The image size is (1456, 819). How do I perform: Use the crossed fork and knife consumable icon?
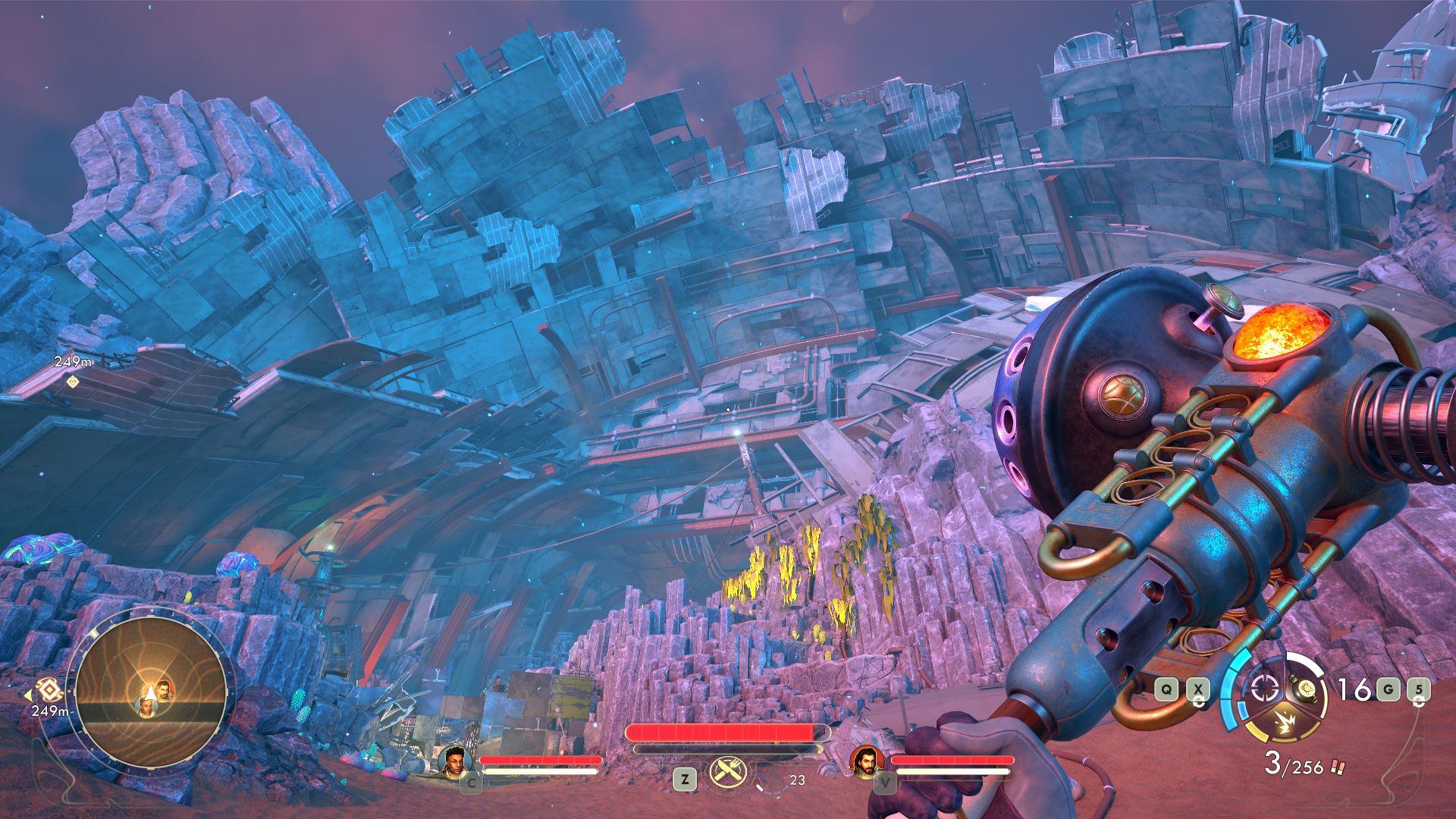(x=728, y=774)
